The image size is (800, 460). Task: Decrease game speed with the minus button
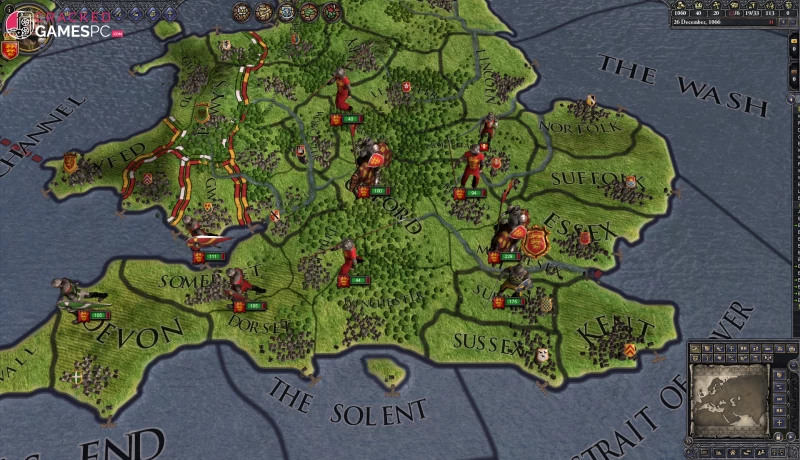pyautogui.click(x=793, y=22)
